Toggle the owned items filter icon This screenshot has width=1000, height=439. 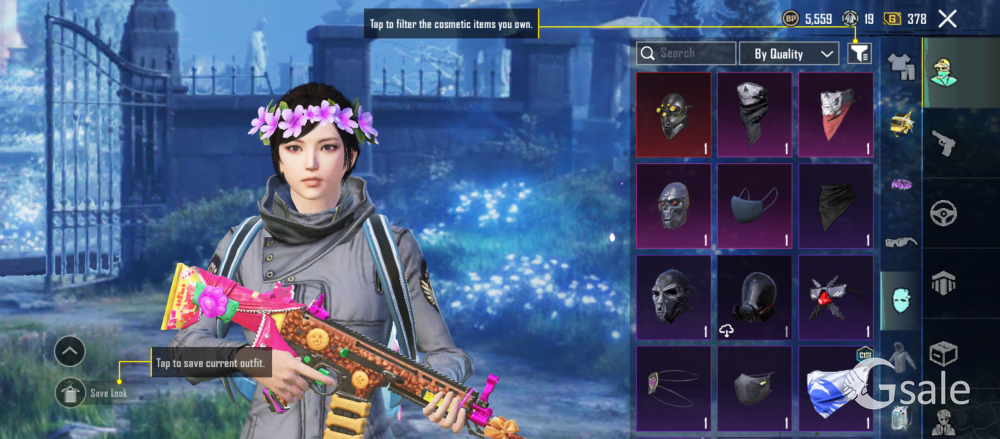coord(859,54)
